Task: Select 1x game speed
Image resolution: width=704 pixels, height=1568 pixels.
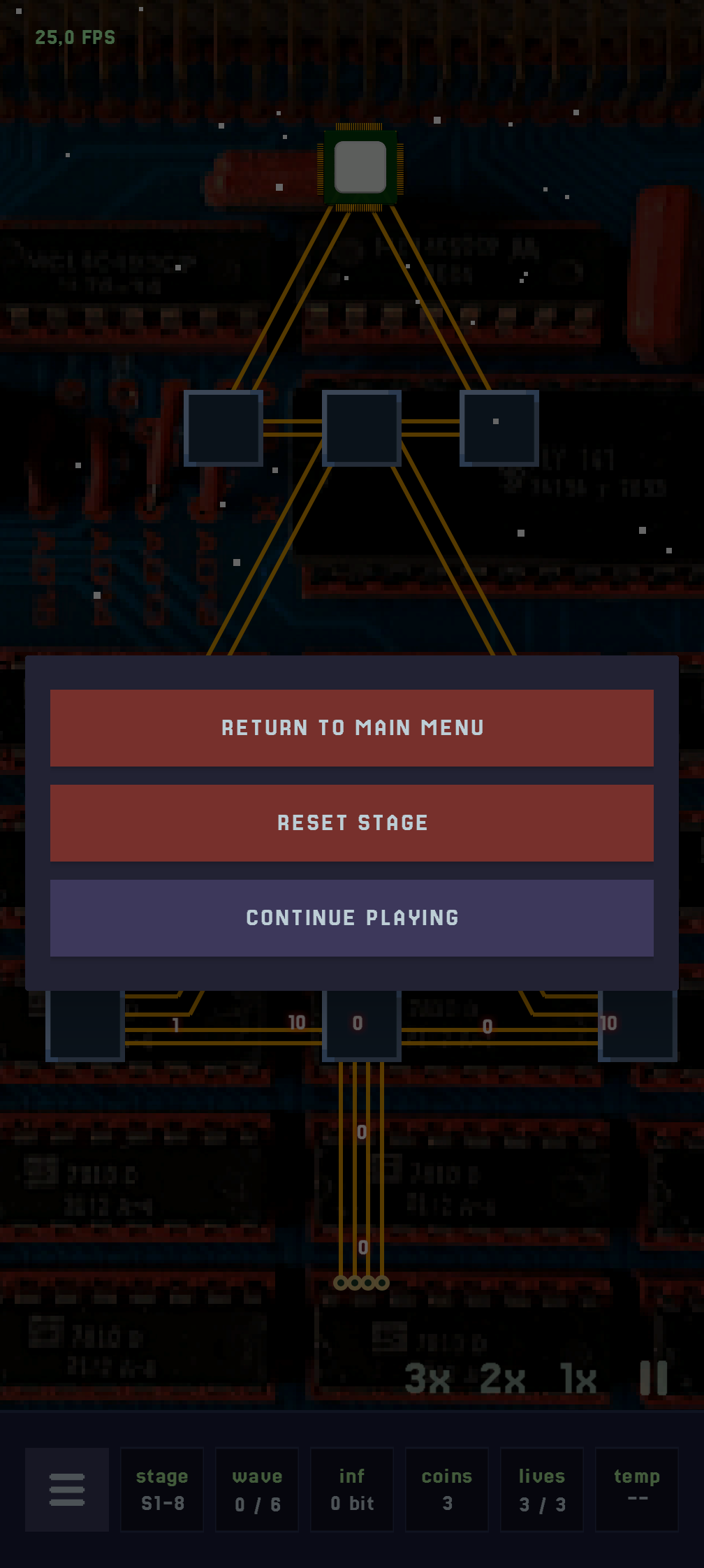Action: coord(579,1378)
